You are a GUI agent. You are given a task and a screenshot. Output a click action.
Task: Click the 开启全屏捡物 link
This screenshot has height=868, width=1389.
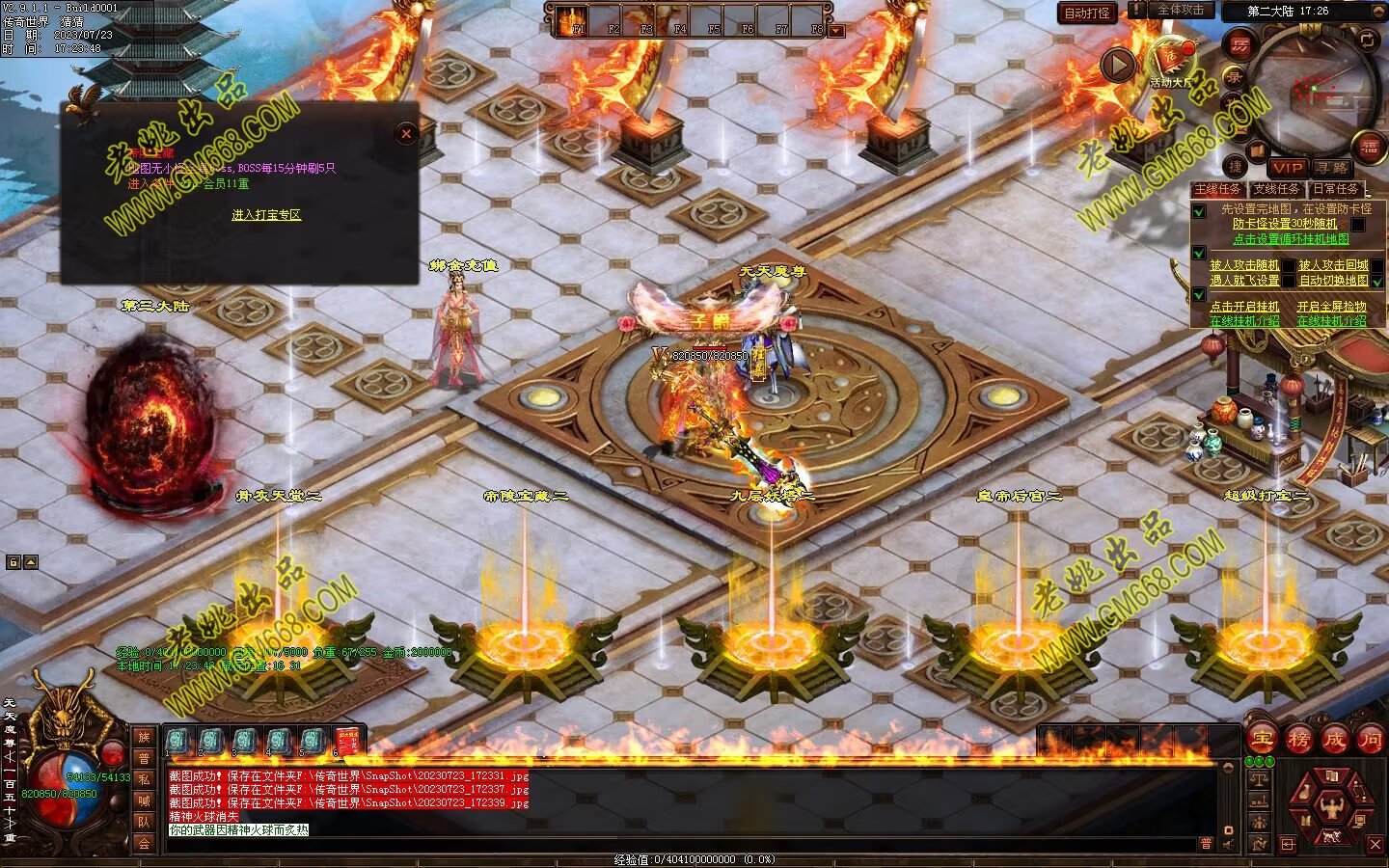point(1331,307)
